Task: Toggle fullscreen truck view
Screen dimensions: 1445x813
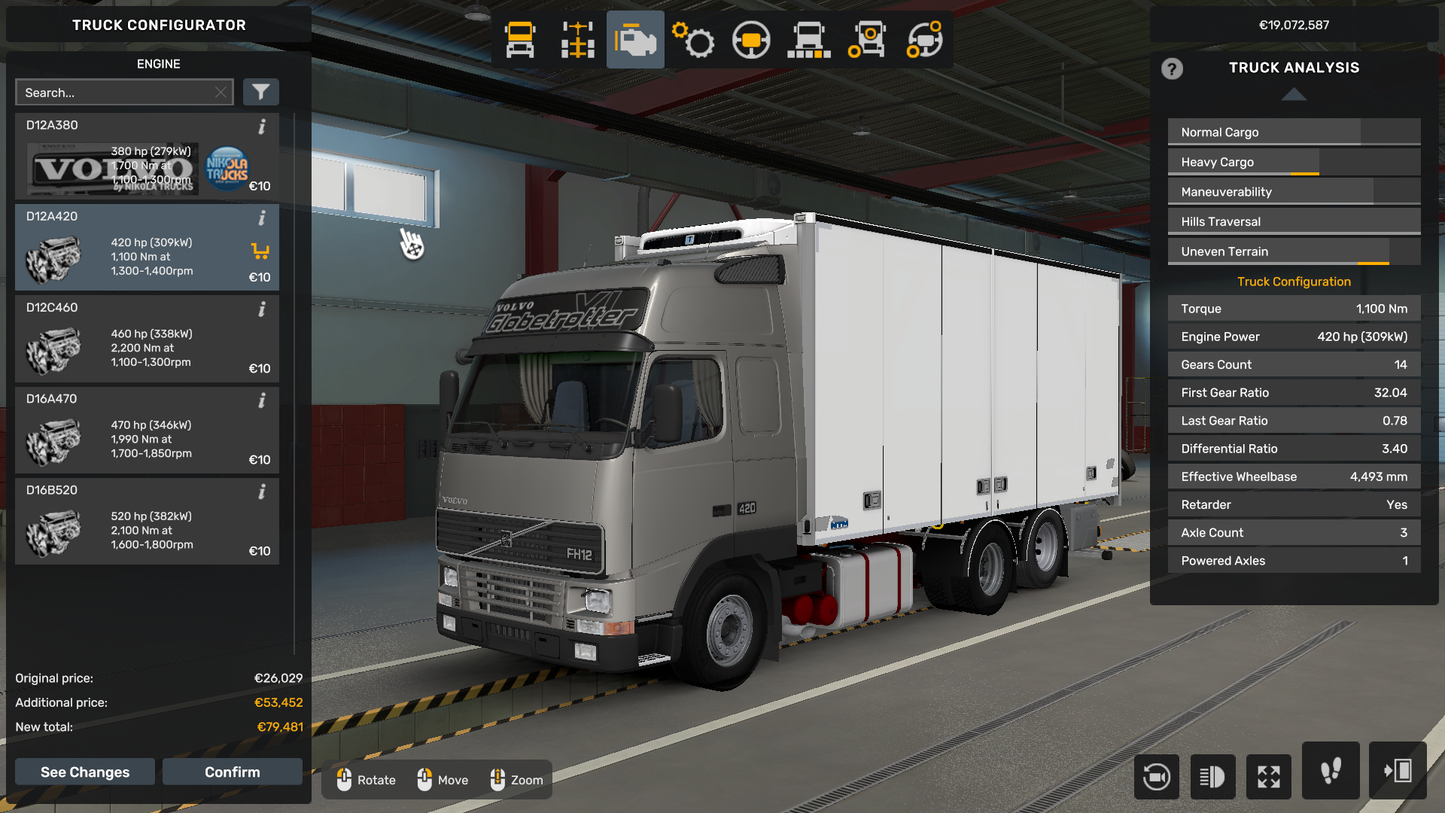Action: (x=1268, y=776)
